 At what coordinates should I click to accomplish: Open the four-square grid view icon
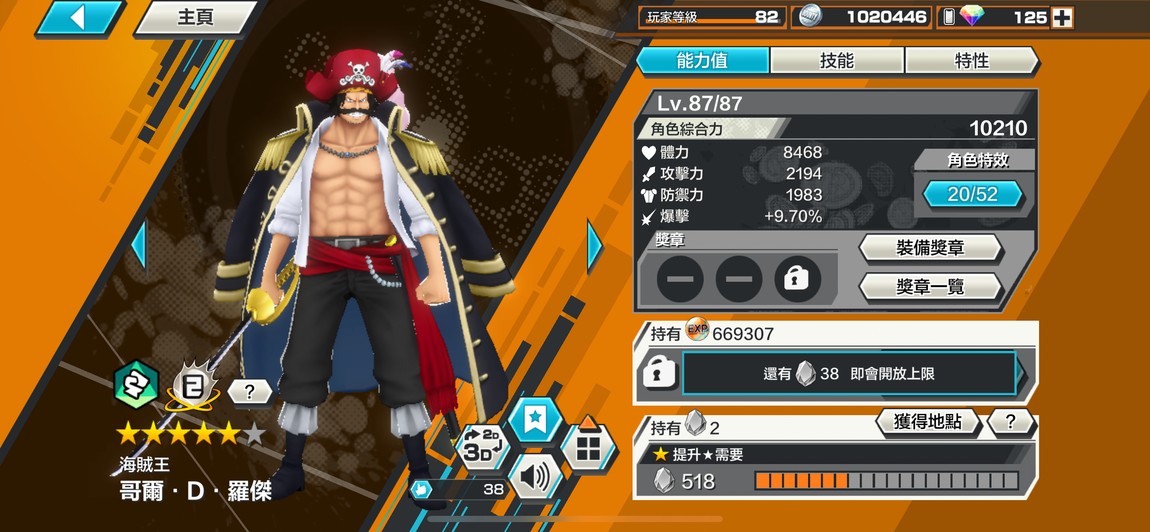[587, 446]
